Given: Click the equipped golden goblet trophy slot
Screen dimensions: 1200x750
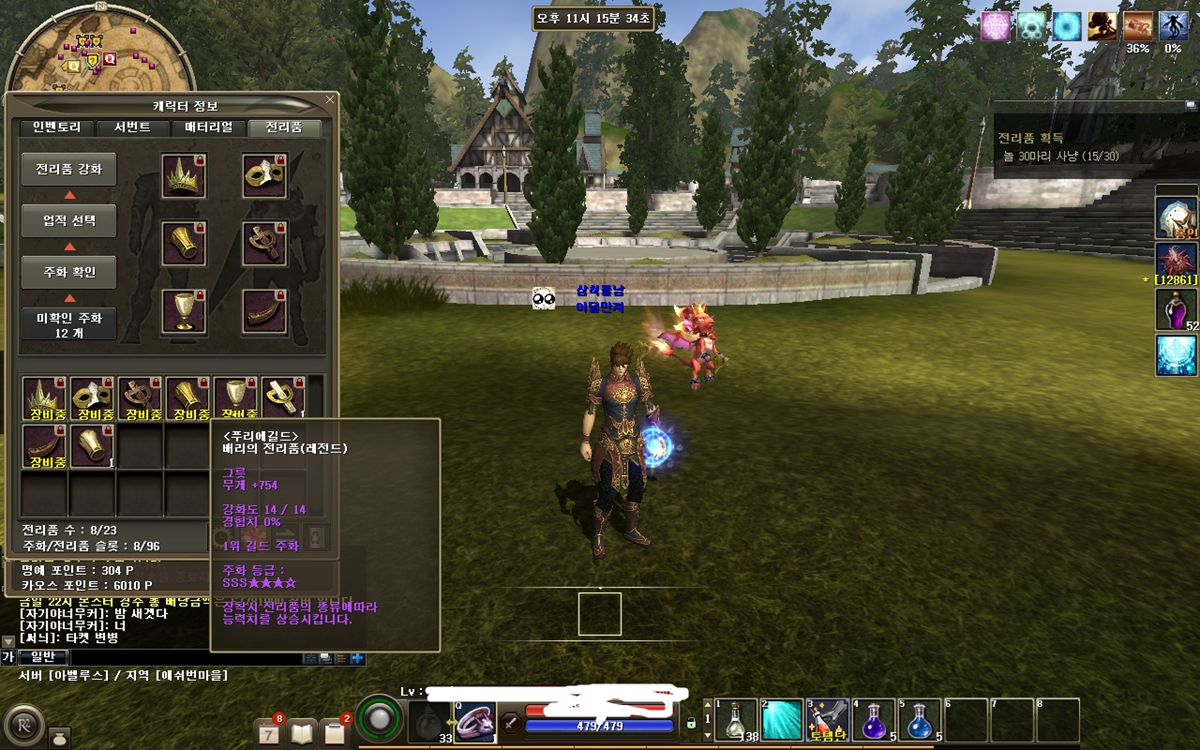Looking at the screenshot, I should [184, 312].
